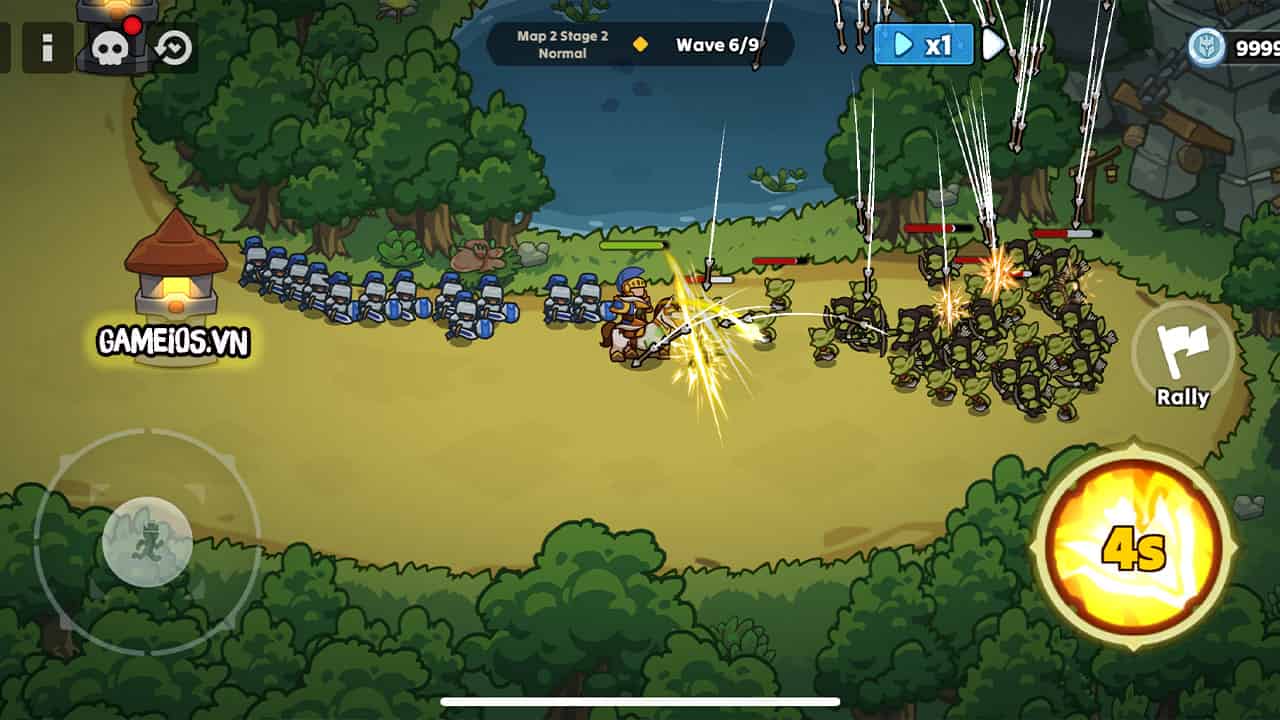Tap the yellow diamond wave marker
Viewport: 1280px width, 720px height.
638,44
